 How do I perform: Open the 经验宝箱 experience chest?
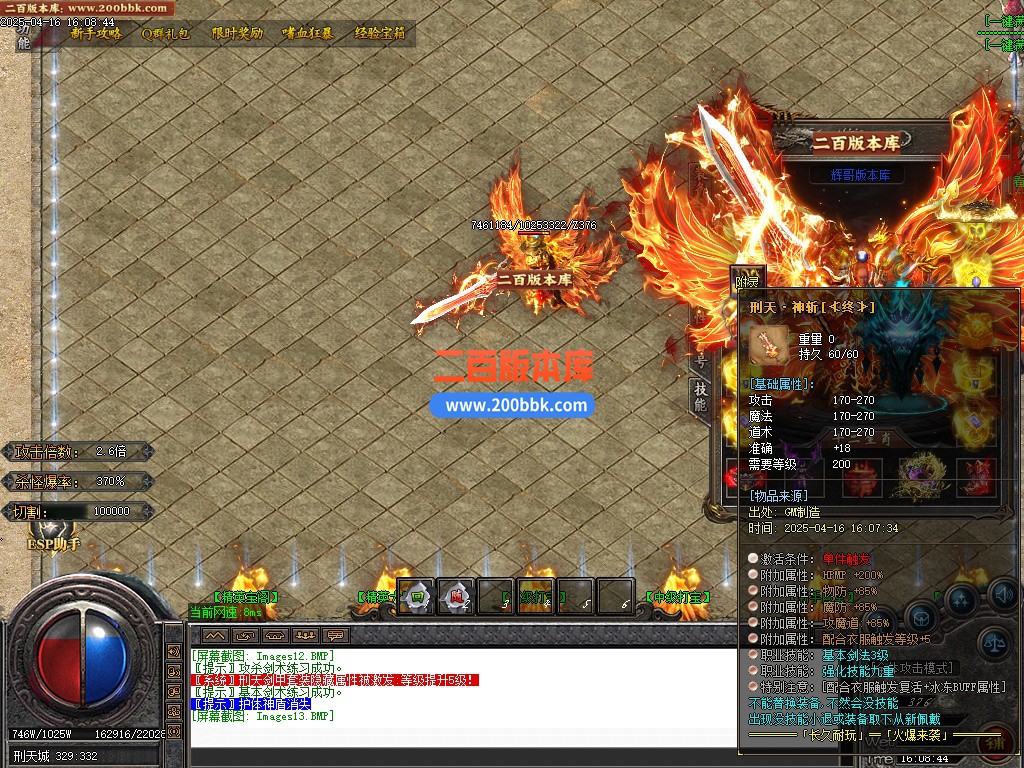click(x=380, y=33)
